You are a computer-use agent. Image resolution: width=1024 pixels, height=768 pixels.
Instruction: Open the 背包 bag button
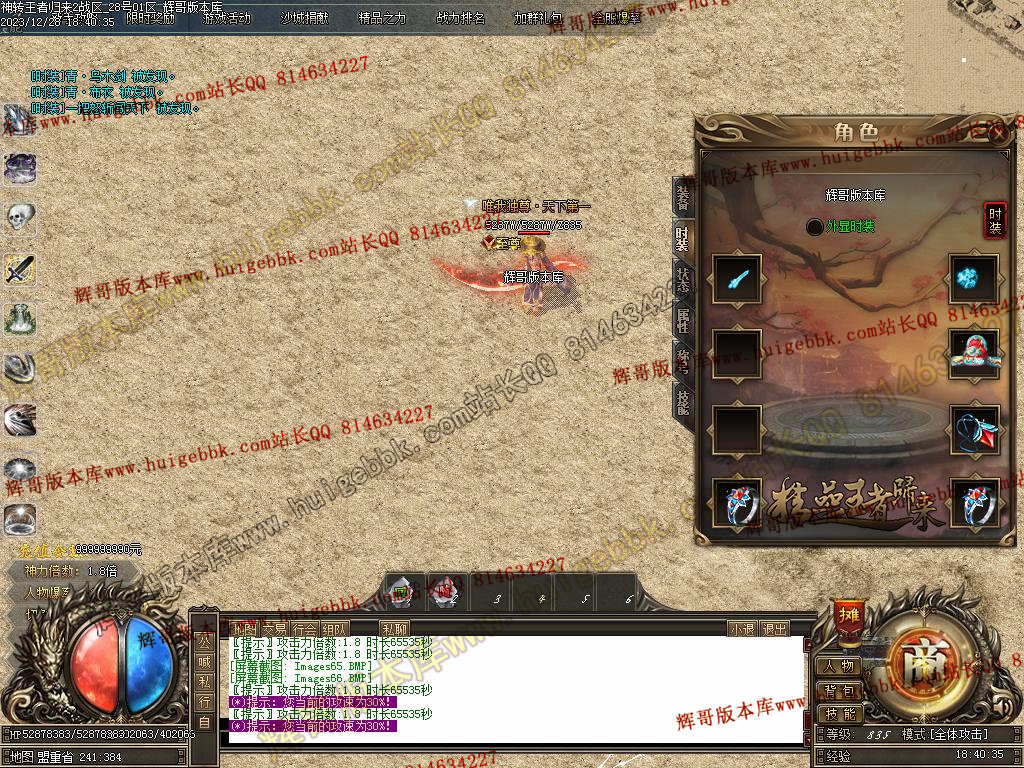pyautogui.click(x=840, y=690)
